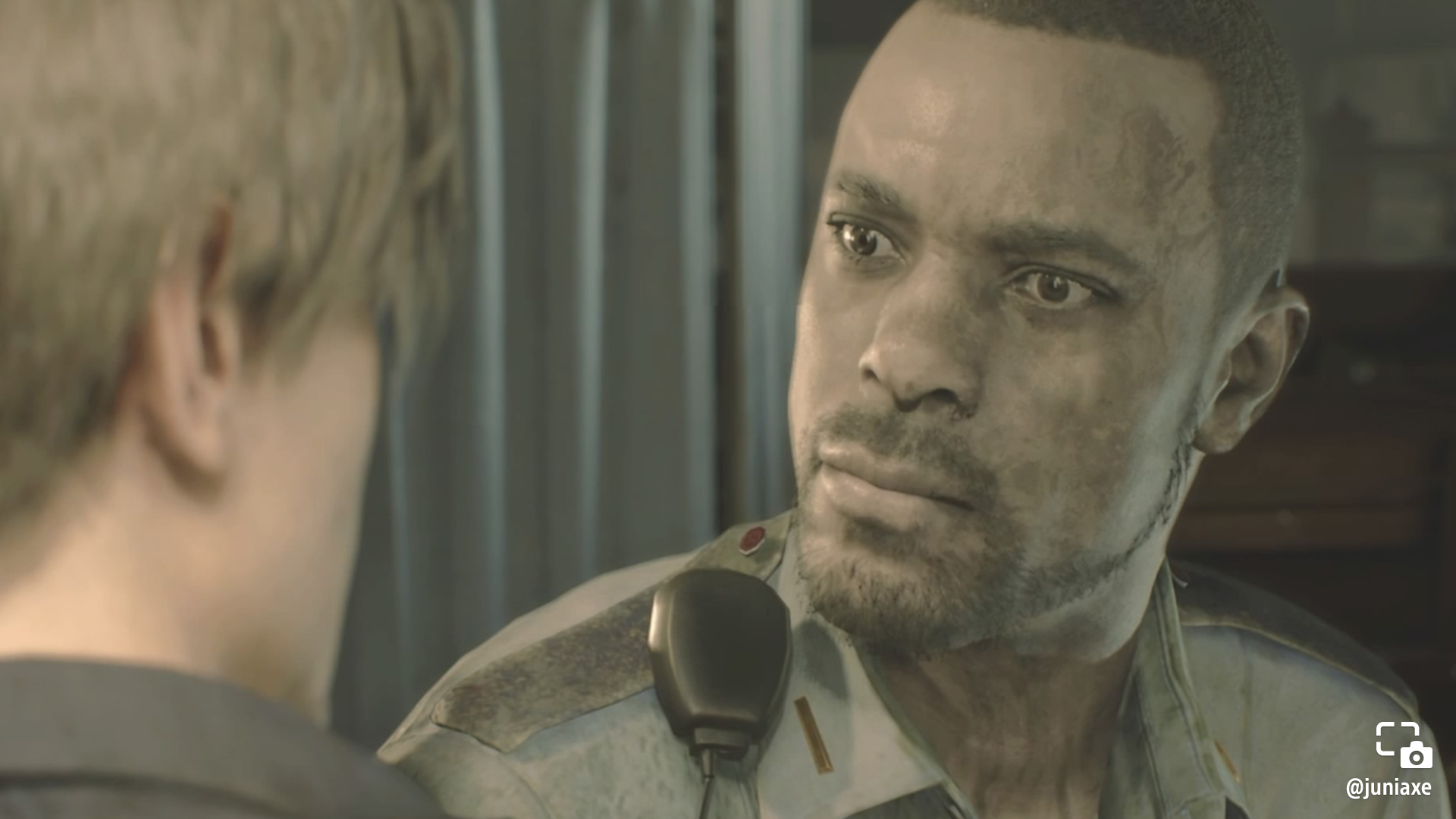The height and width of the screenshot is (819, 1456).
Task: Click the screenshot capture camera icon
Action: pos(1404,745)
